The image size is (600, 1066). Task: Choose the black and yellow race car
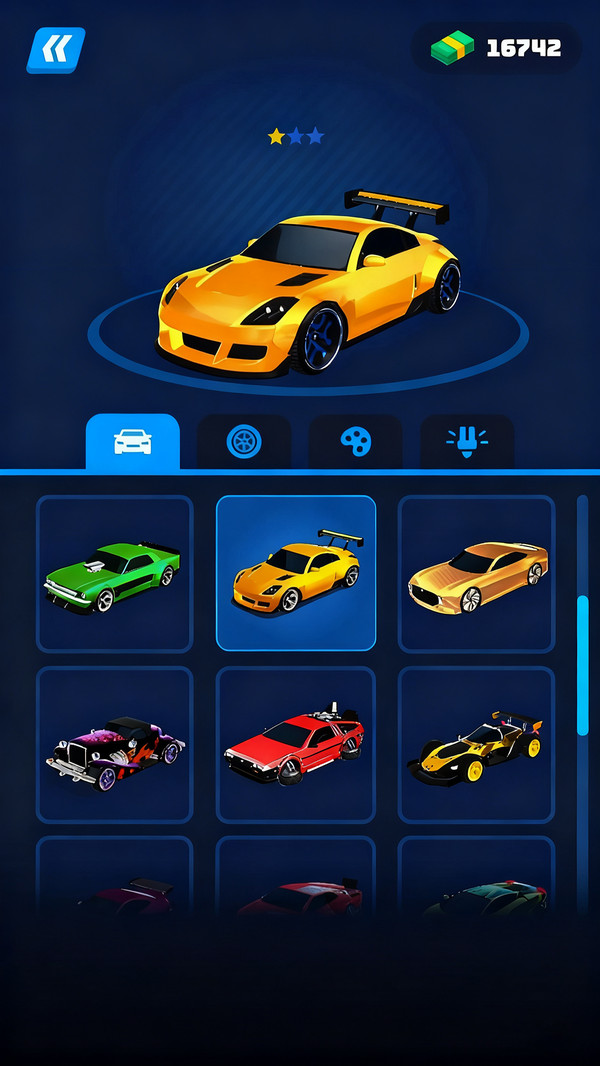coord(477,745)
